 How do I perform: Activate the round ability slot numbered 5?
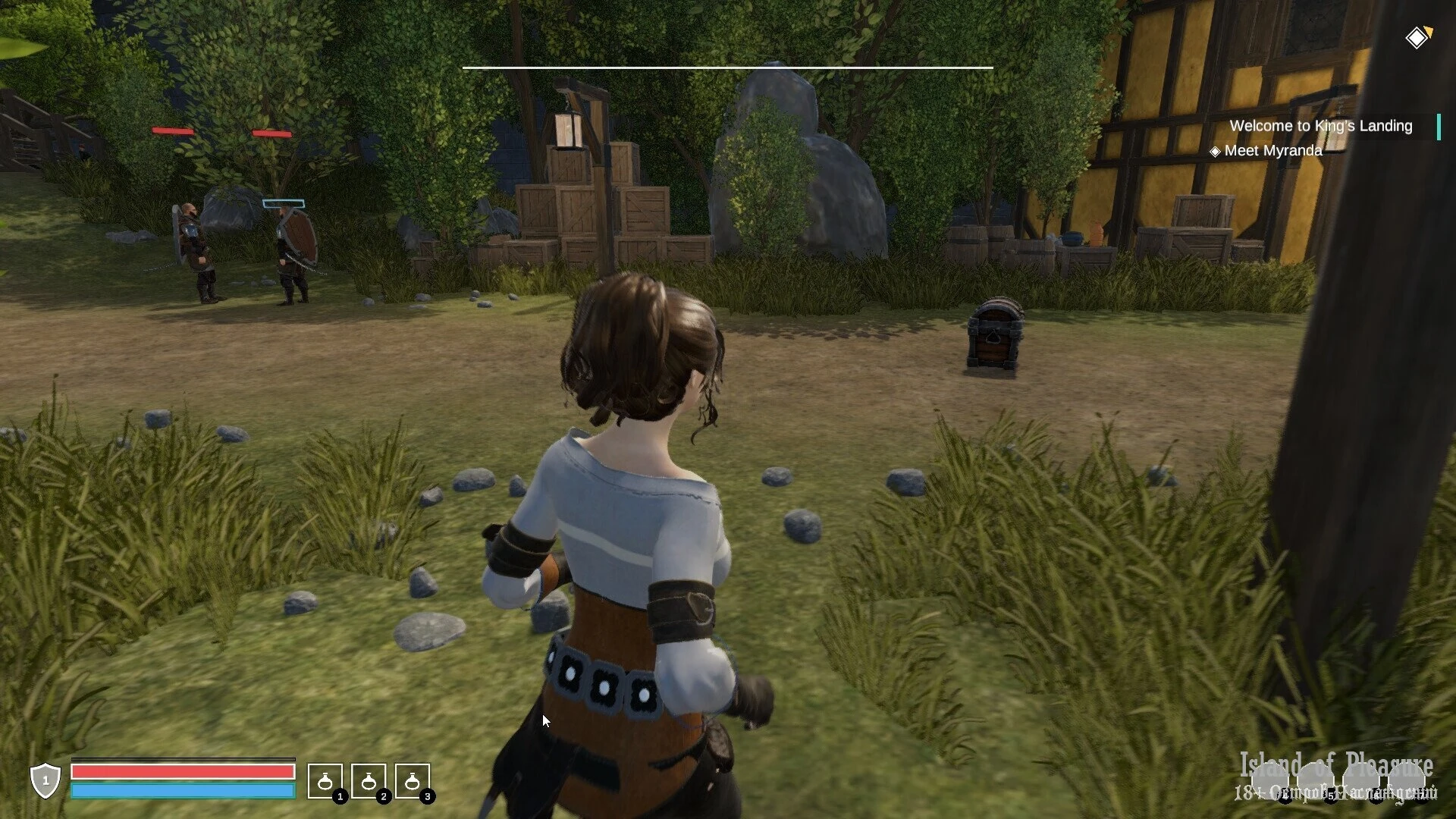click(x=1316, y=780)
